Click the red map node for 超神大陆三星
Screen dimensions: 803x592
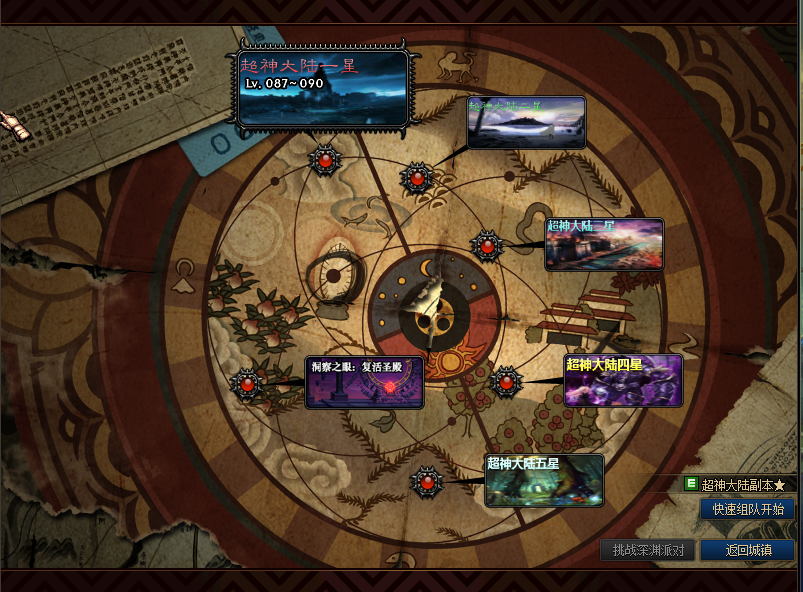[487, 245]
